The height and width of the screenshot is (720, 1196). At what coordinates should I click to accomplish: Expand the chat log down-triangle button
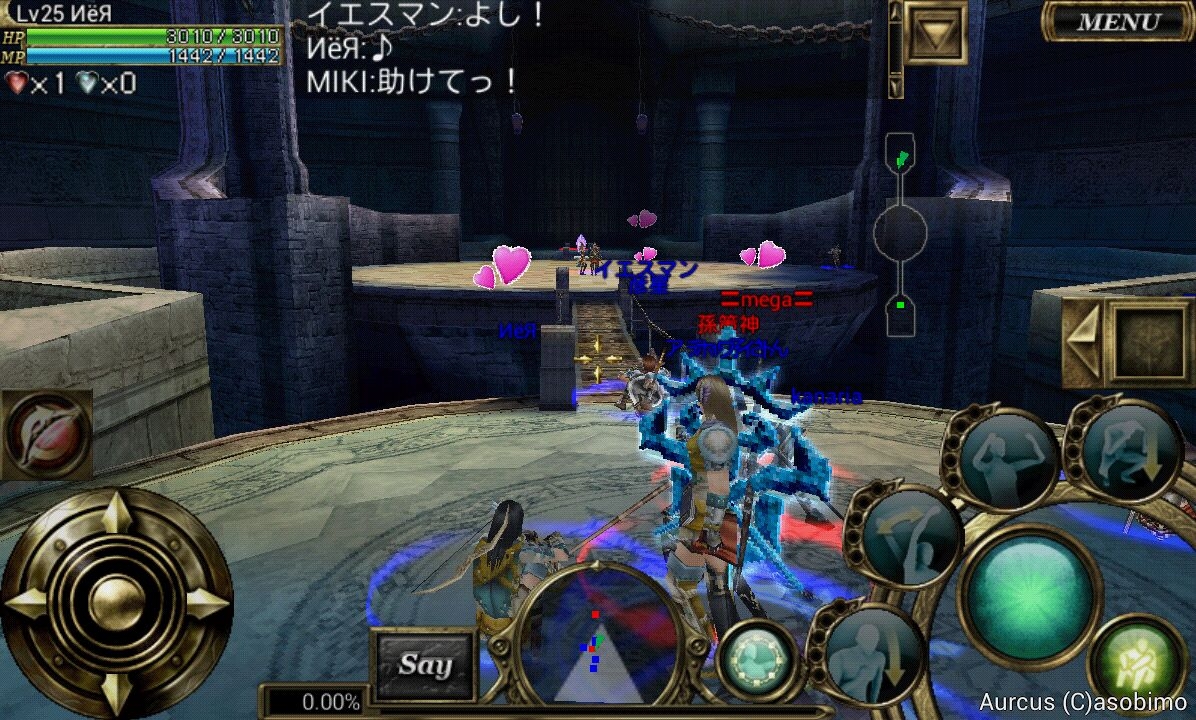tap(936, 33)
